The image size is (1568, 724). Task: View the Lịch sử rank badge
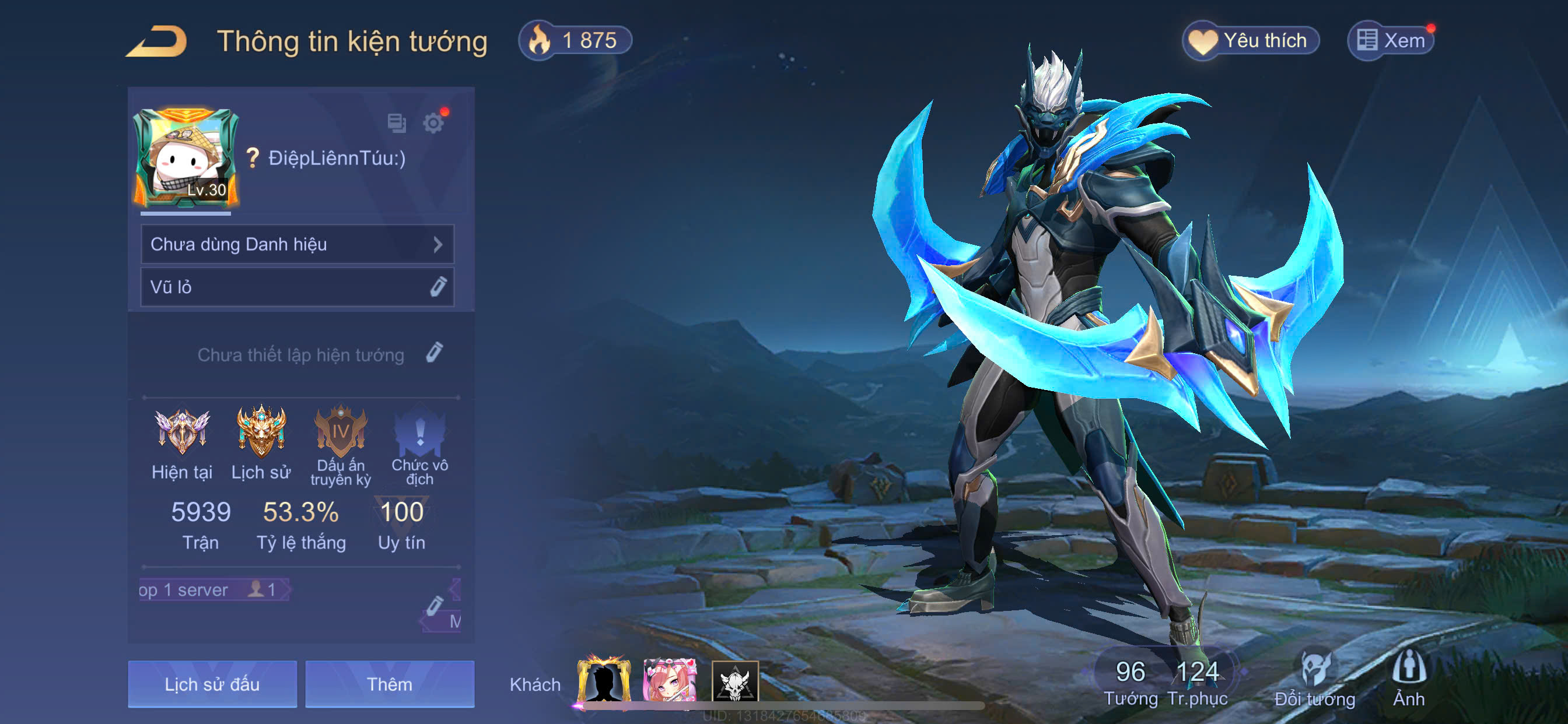pyautogui.click(x=261, y=432)
